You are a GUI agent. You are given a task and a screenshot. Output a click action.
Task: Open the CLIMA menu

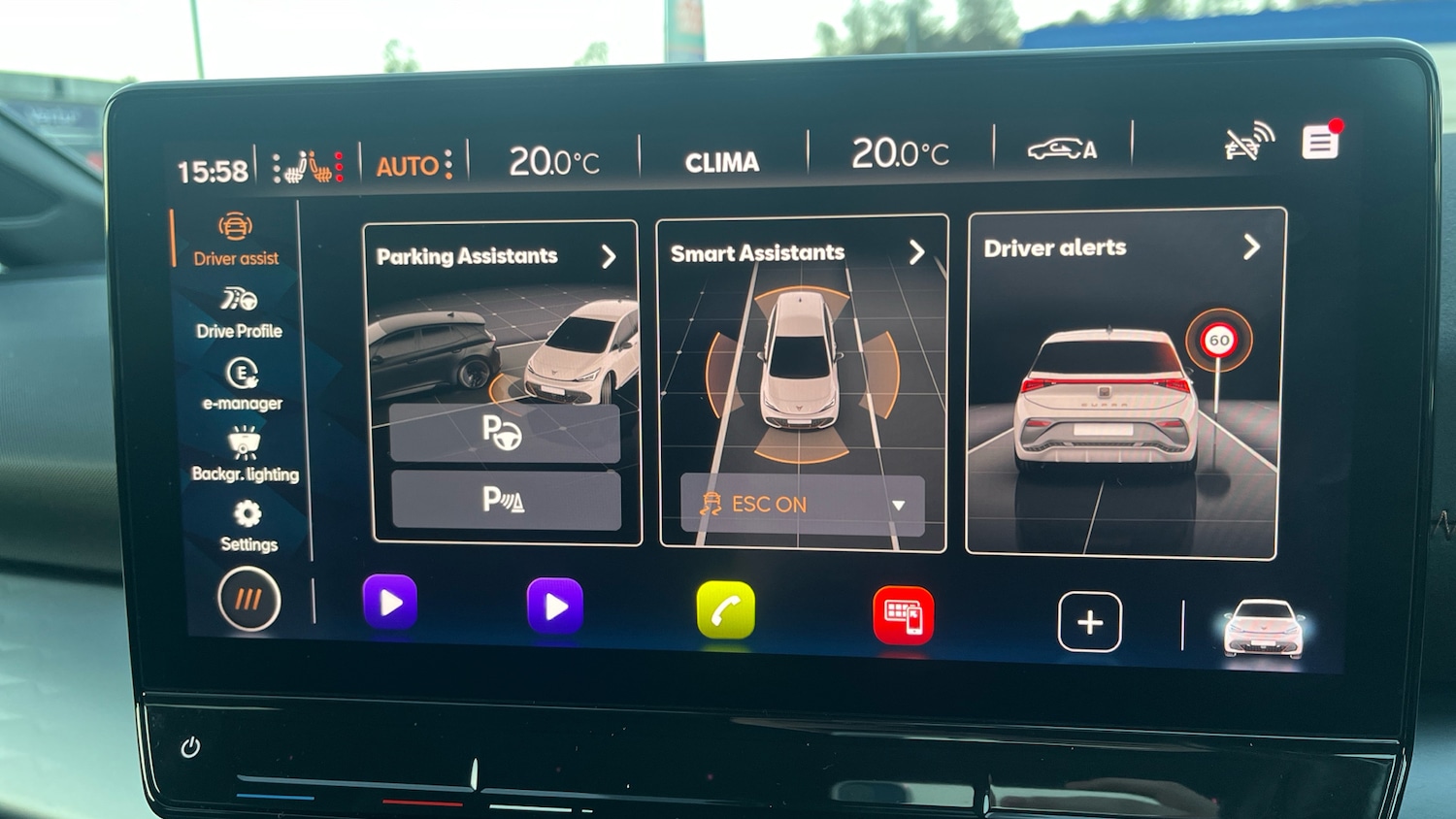pos(723,160)
